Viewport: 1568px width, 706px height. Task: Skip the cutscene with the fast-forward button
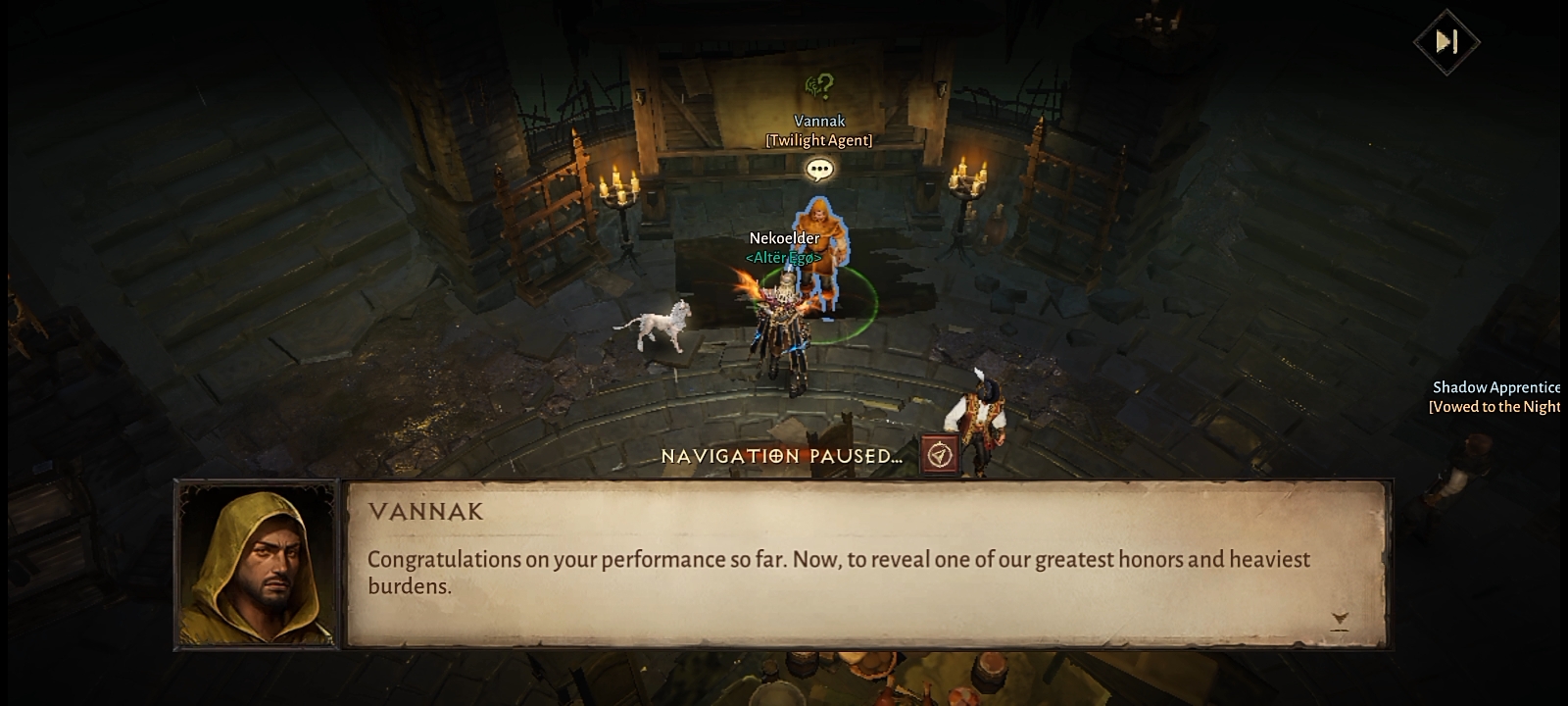point(1446,41)
